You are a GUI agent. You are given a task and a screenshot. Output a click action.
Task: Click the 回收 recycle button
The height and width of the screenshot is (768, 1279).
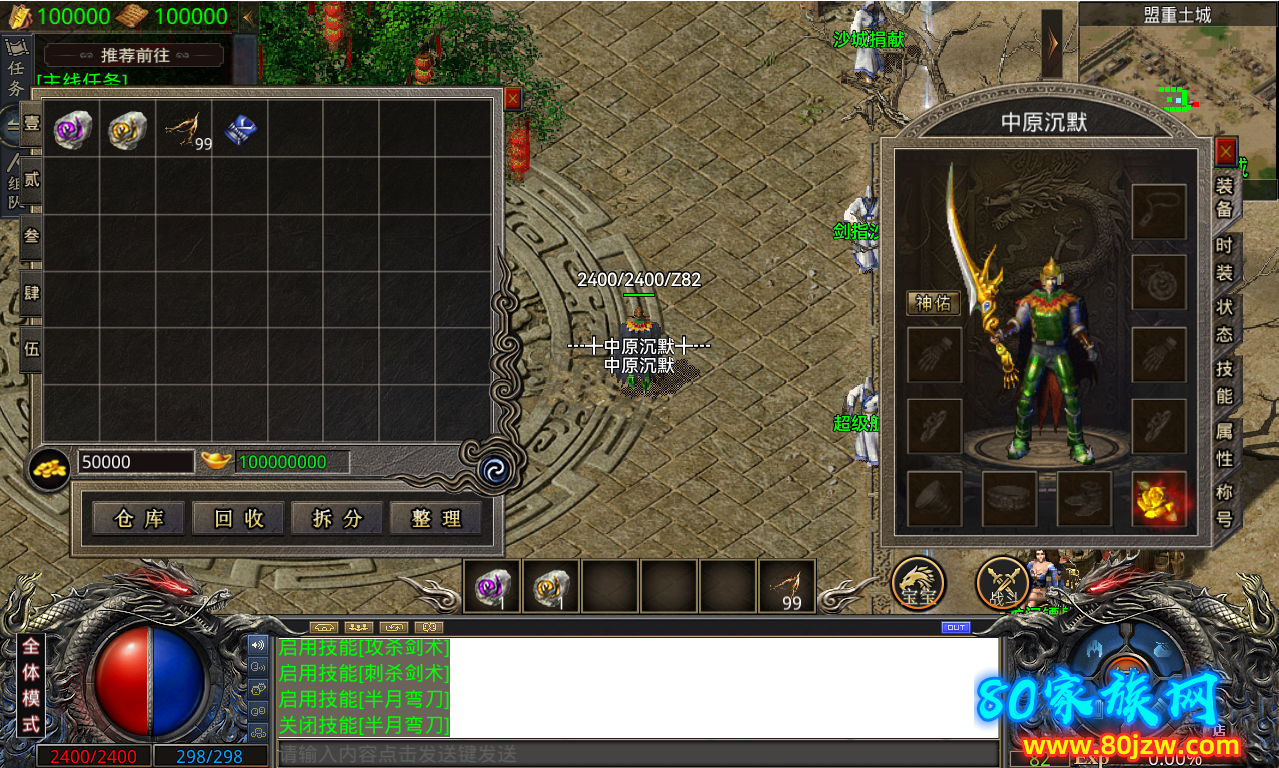[238, 518]
